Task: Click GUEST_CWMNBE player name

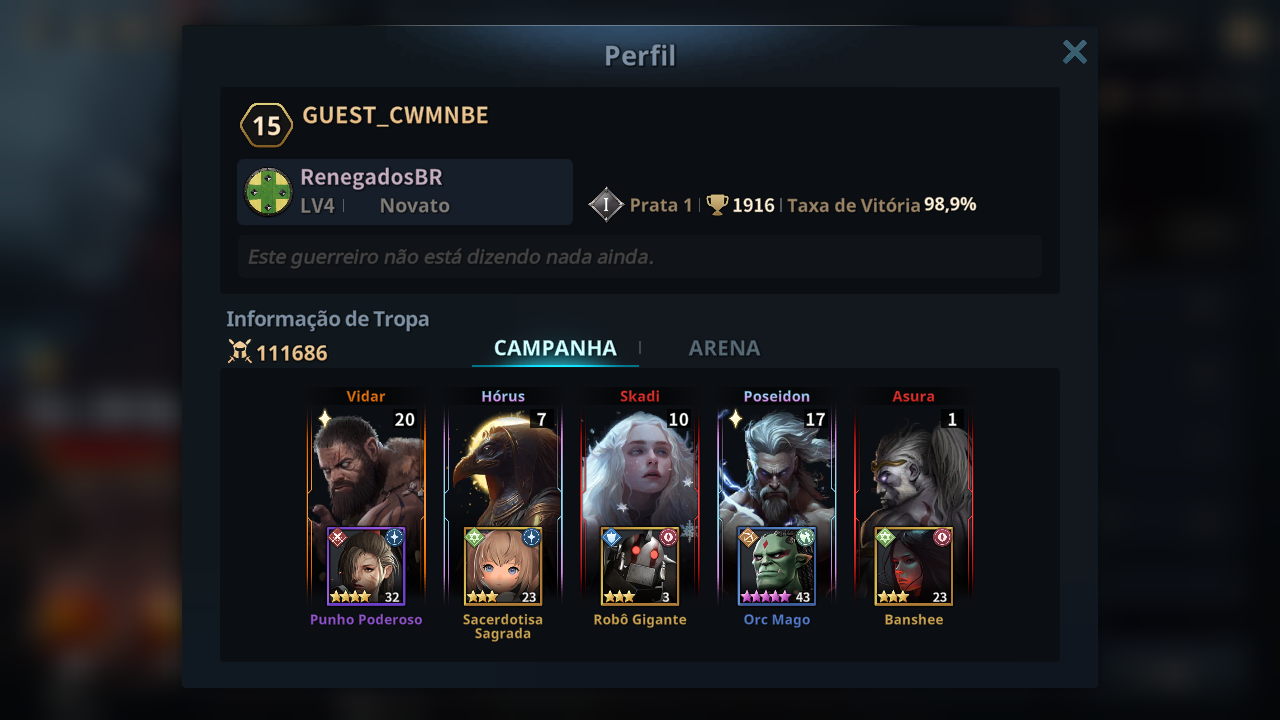Action: pyautogui.click(x=394, y=116)
